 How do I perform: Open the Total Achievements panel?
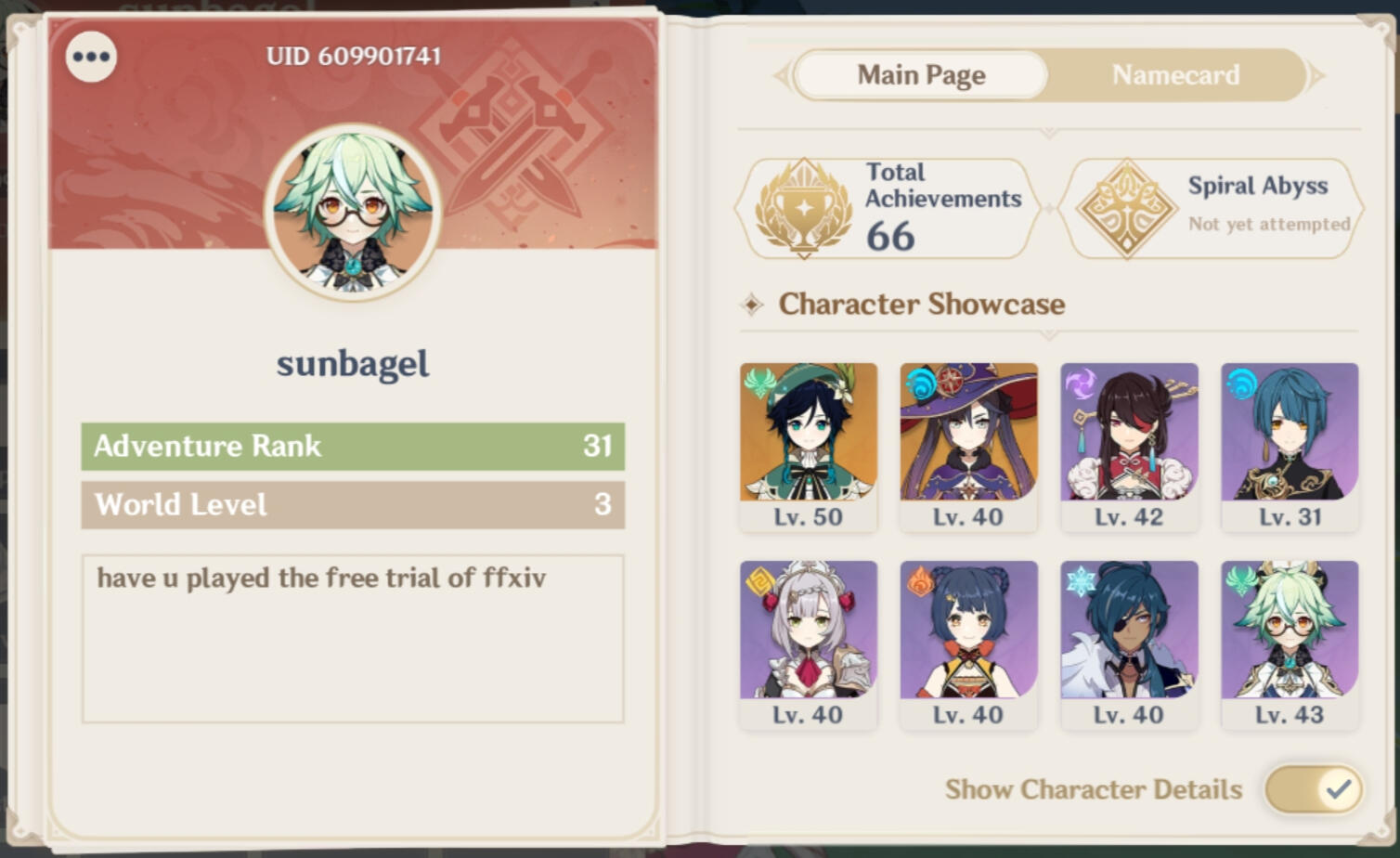coord(888,208)
